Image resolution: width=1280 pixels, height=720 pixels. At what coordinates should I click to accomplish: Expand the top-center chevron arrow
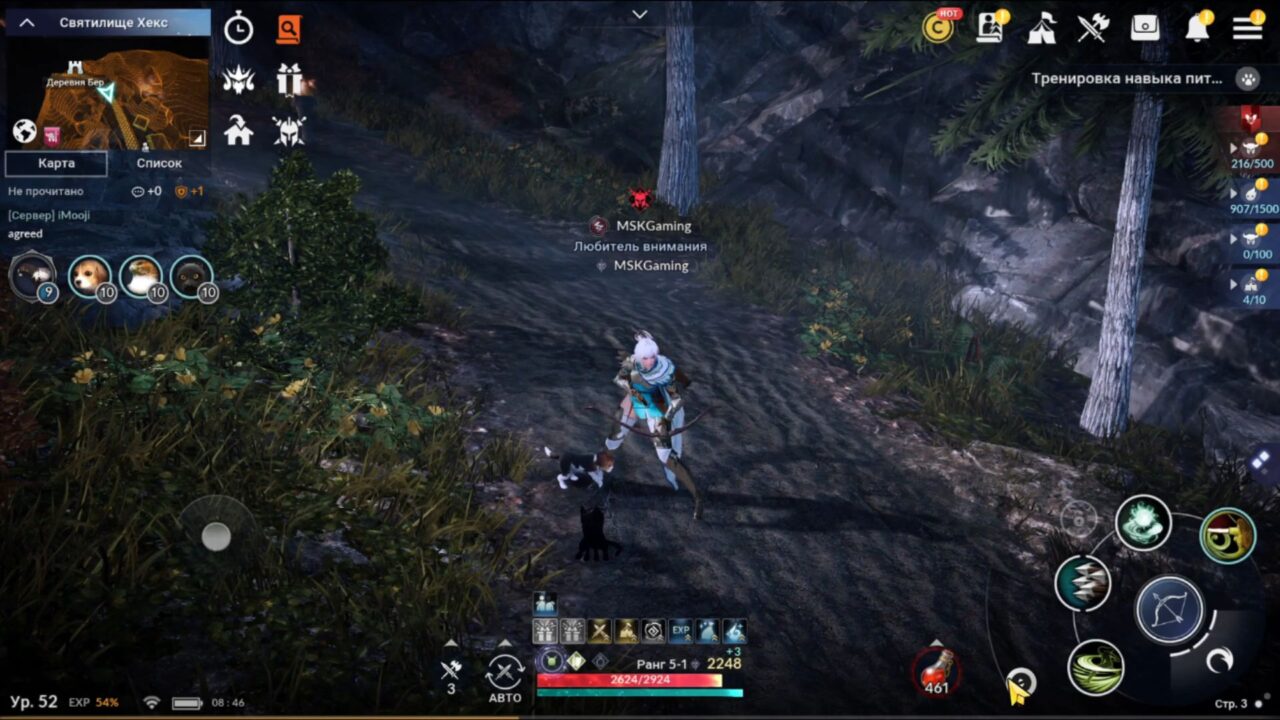(639, 15)
